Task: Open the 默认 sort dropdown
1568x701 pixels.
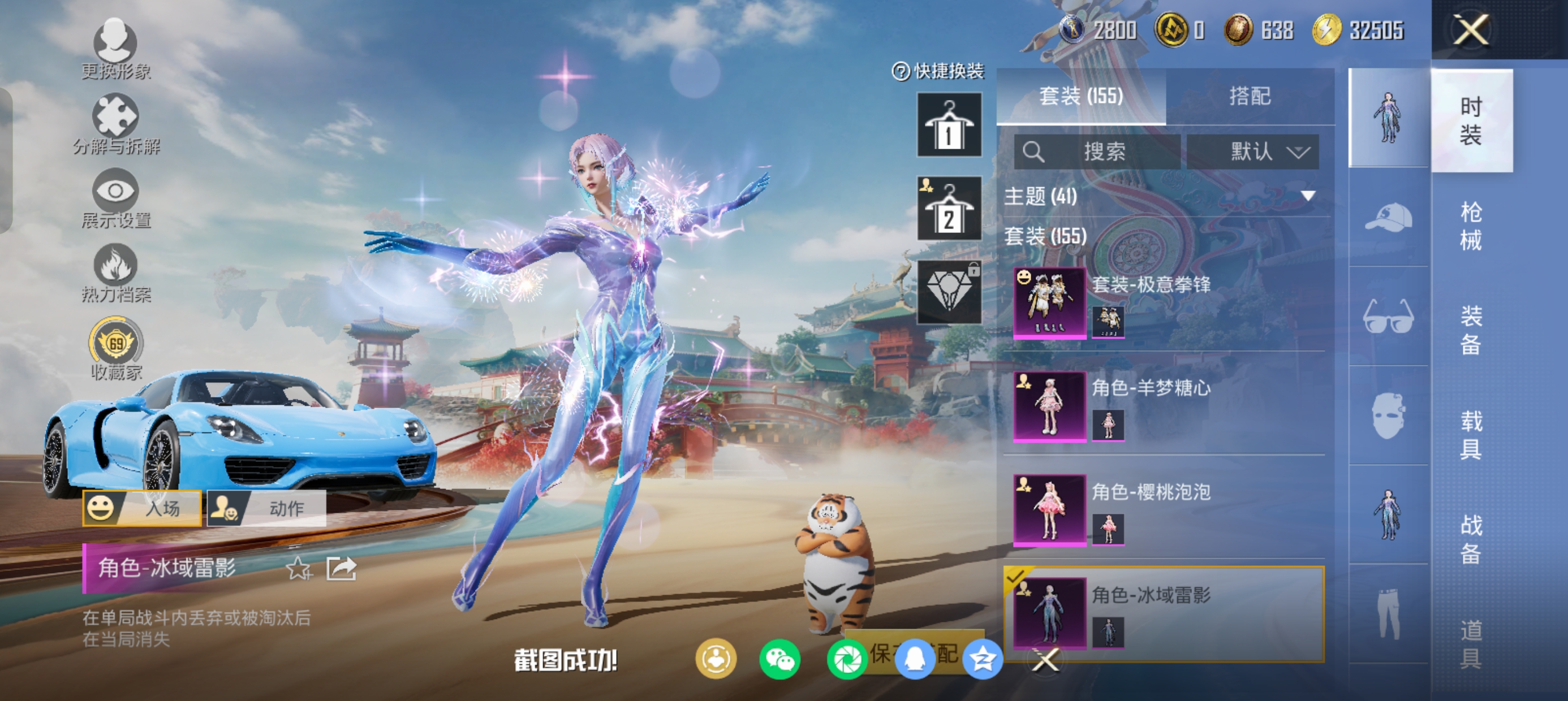Action: [1253, 152]
